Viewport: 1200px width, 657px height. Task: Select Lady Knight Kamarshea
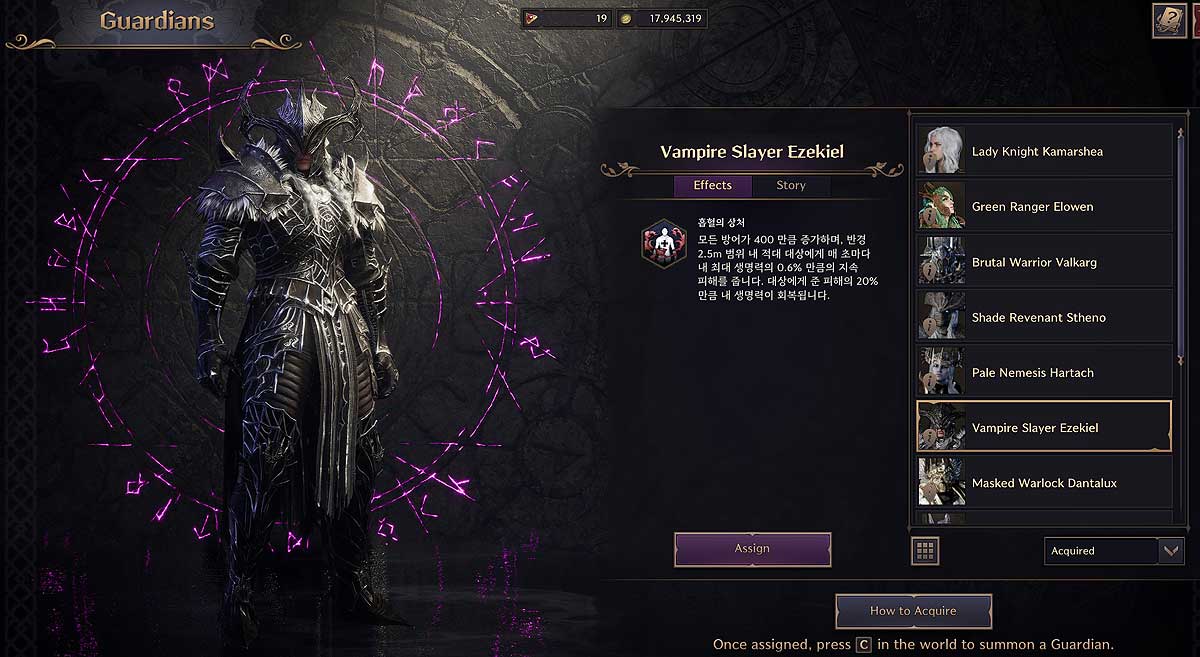point(1044,151)
